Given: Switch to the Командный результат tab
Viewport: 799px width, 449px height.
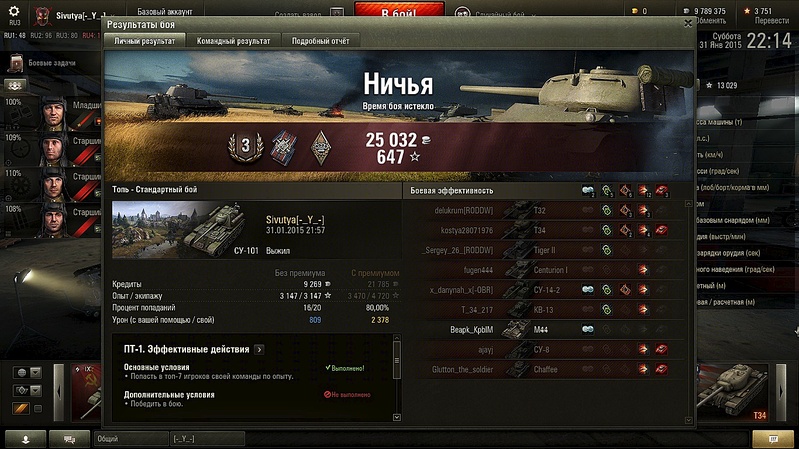Looking at the screenshot, I should [x=233, y=41].
